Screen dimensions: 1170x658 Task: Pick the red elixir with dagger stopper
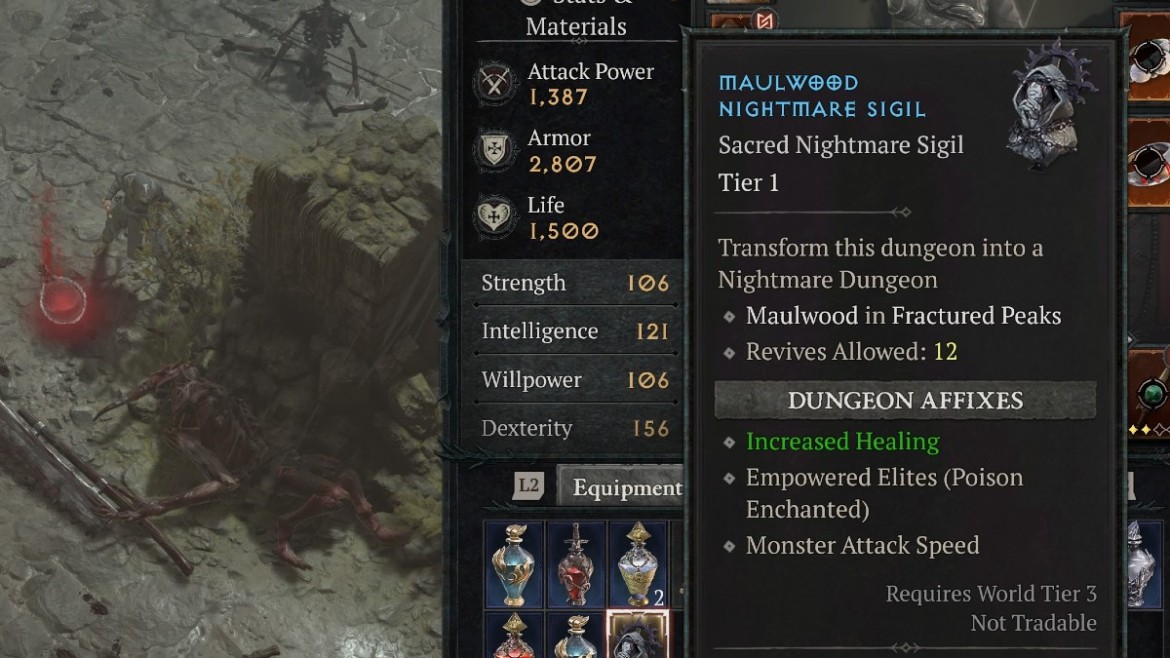tap(576, 564)
